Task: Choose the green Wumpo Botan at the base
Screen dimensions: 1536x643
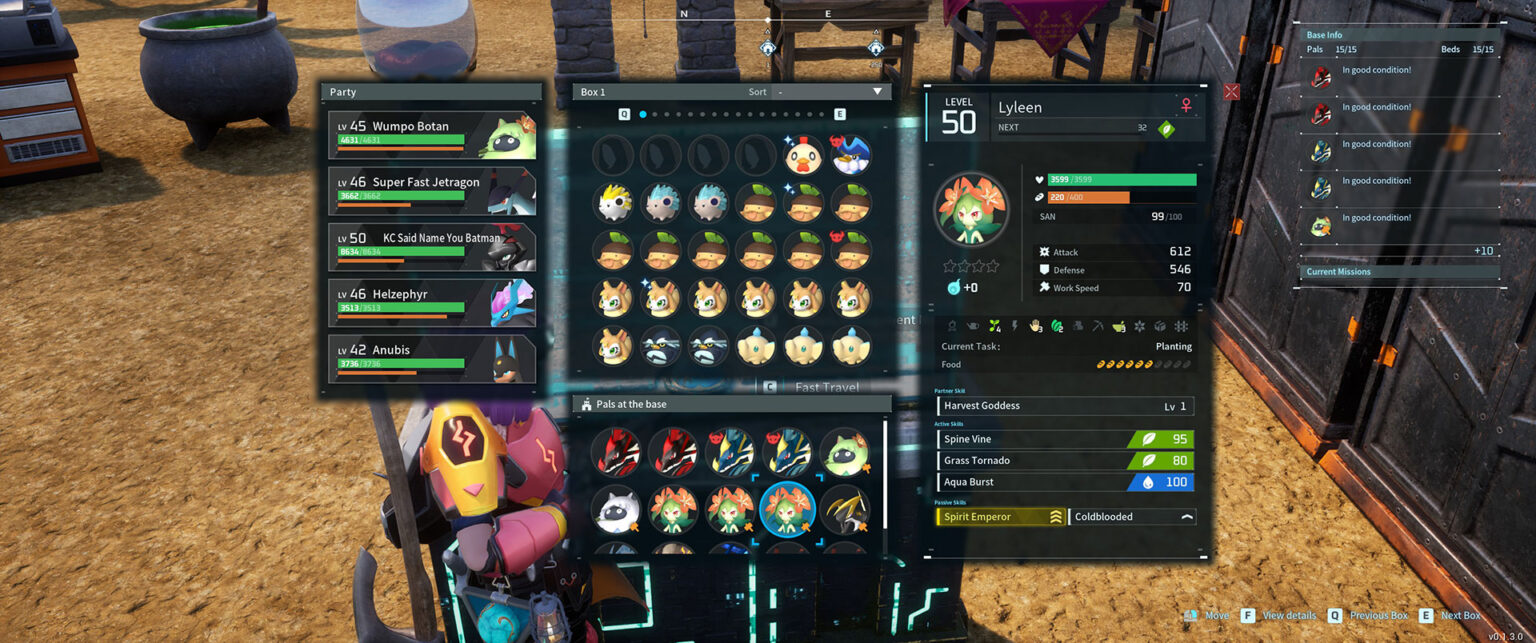Action: pos(845,452)
